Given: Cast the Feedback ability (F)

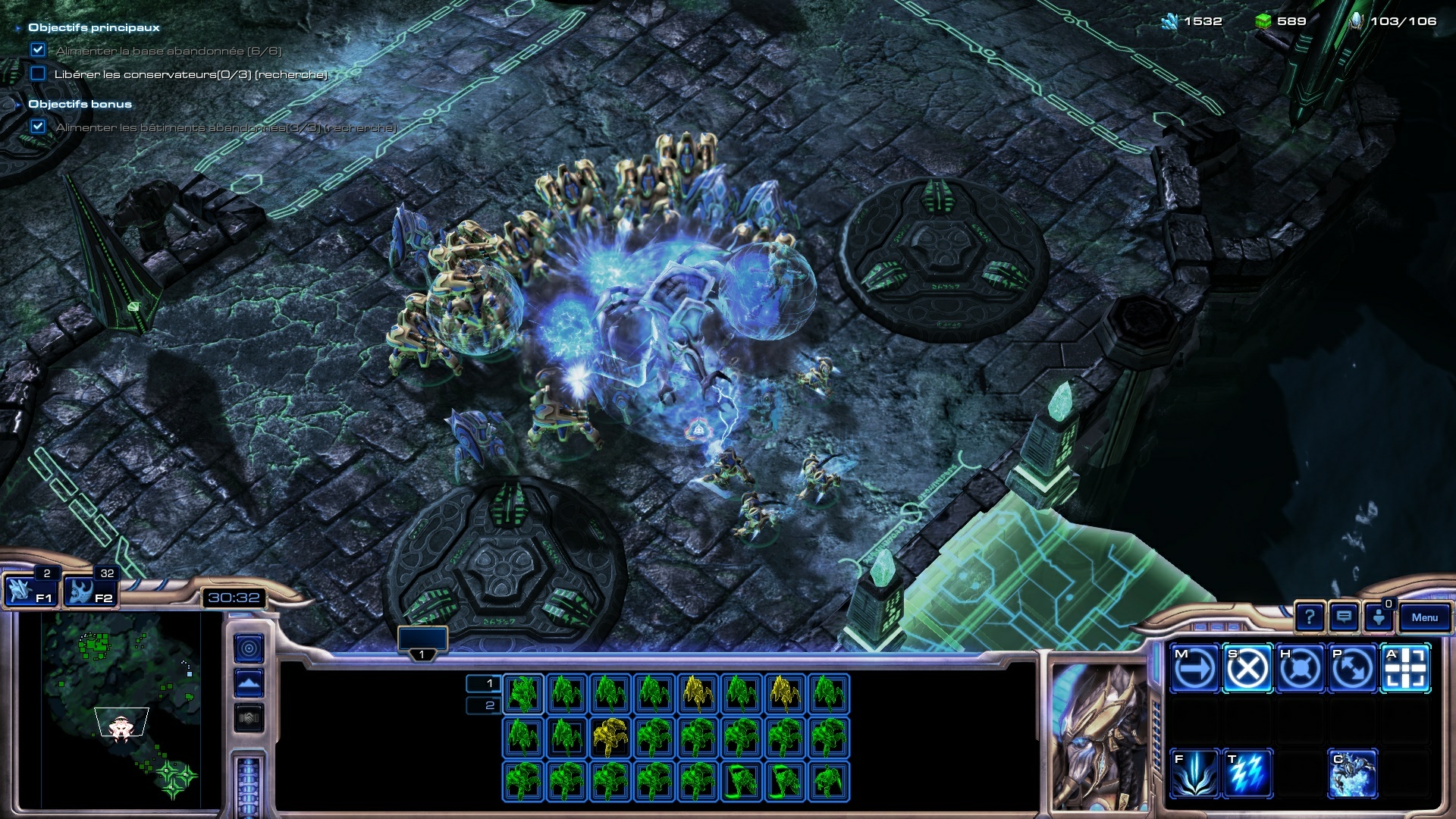Looking at the screenshot, I should [1194, 773].
